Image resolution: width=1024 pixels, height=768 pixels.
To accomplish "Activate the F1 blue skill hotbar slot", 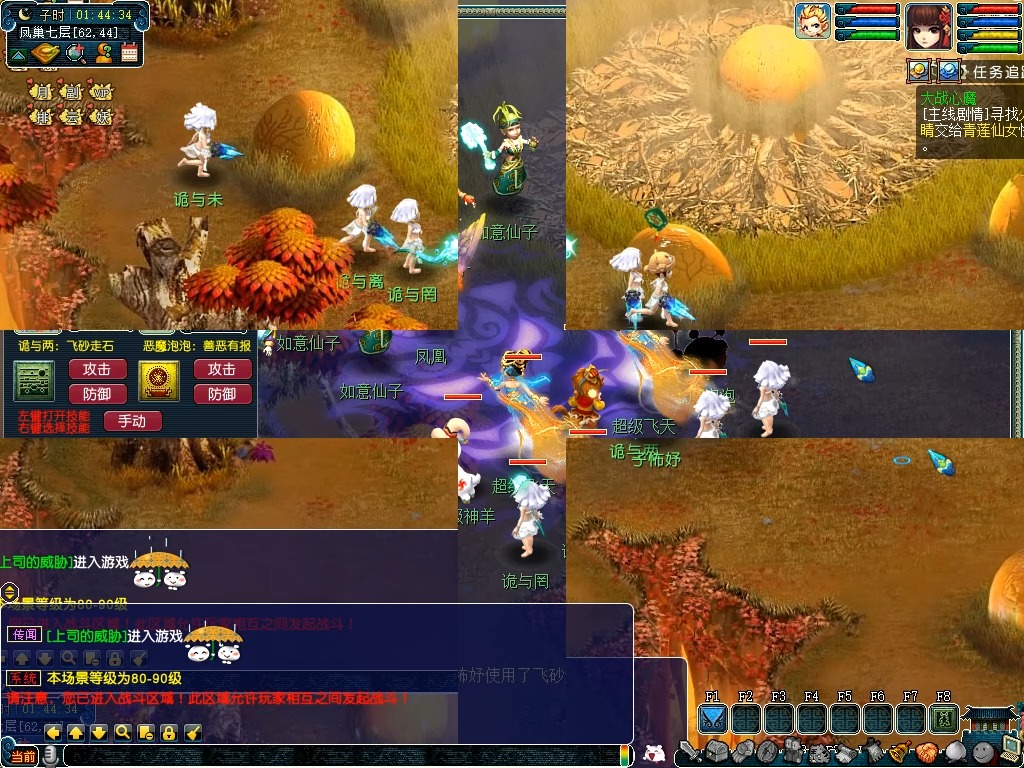I will coord(712,719).
